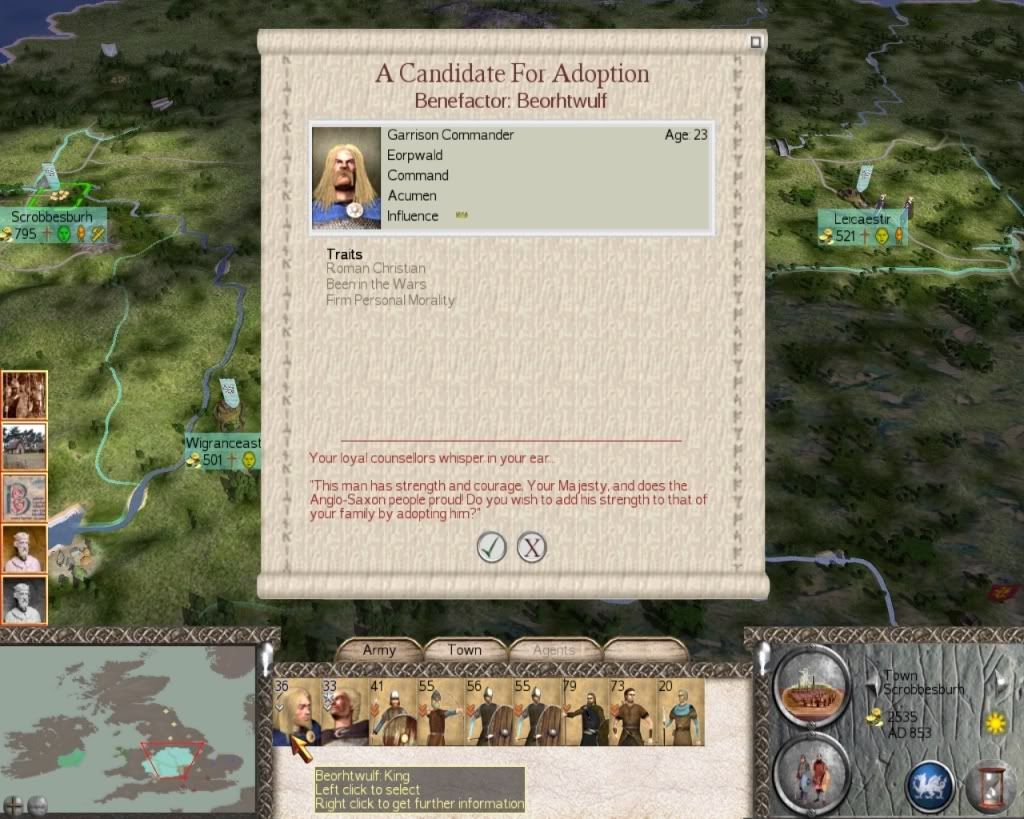1024x819 pixels.
Task: Click the minimap of Britain
Action: (x=128, y=720)
